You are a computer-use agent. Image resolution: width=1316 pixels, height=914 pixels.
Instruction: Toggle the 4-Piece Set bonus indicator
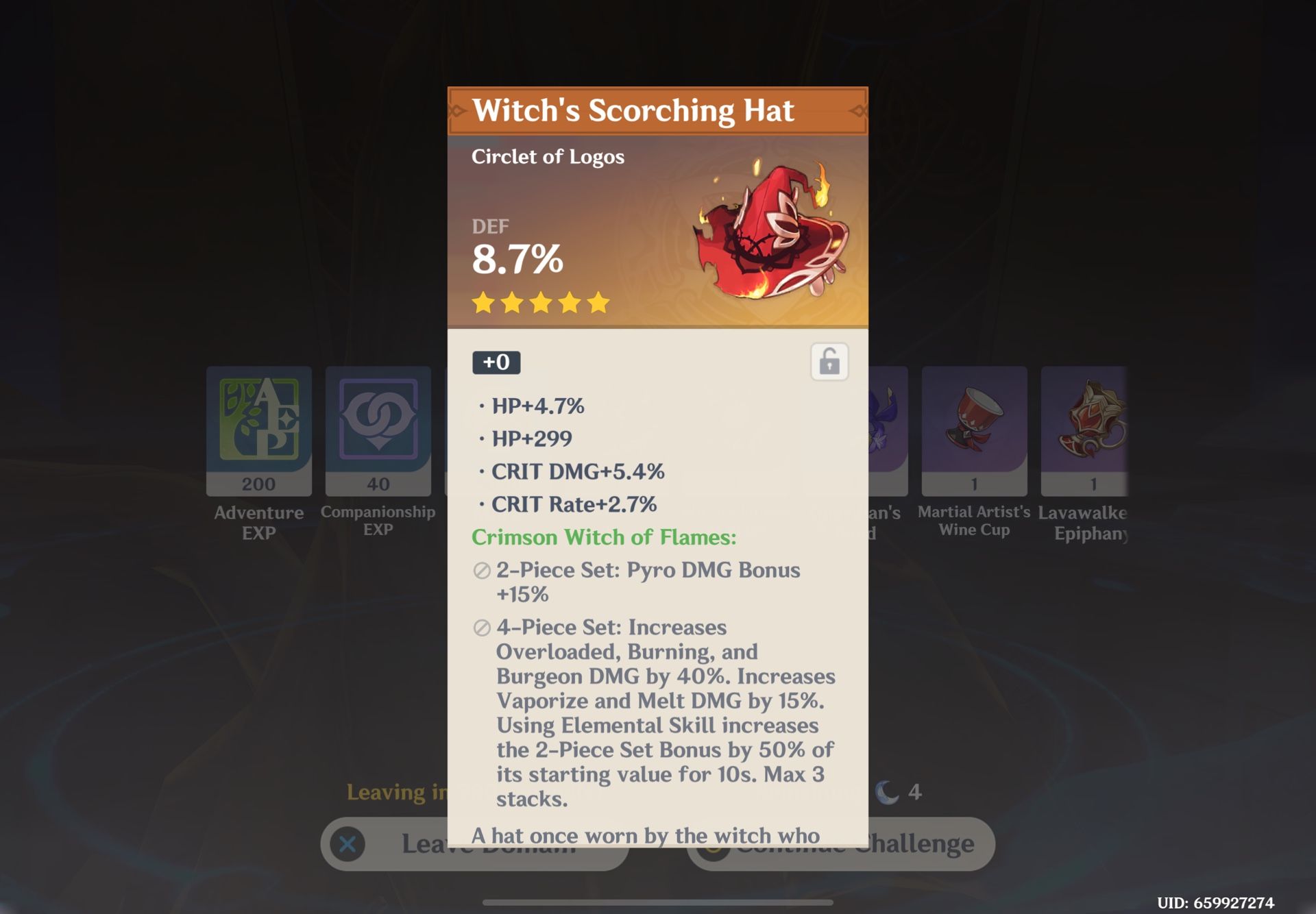pyautogui.click(x=480, y=628)
